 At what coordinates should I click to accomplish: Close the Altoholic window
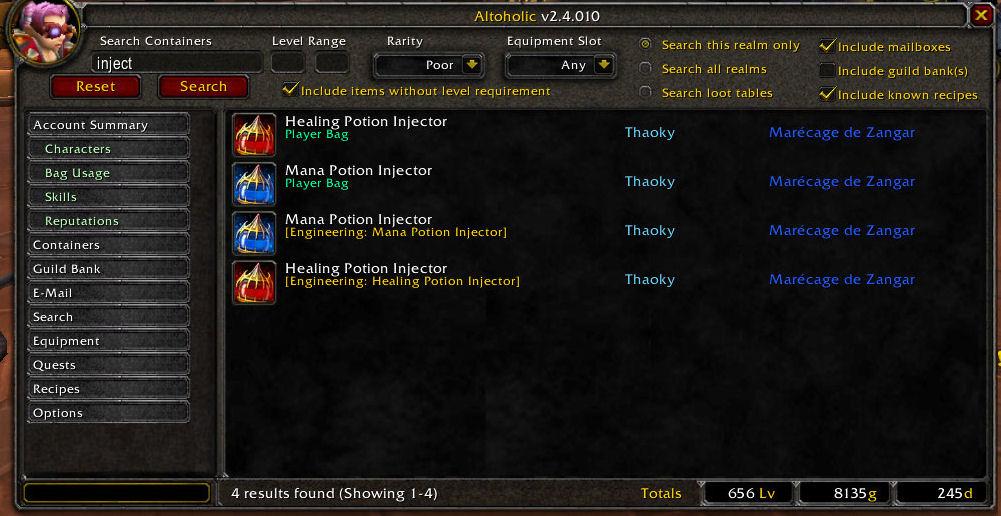point(980,16)
